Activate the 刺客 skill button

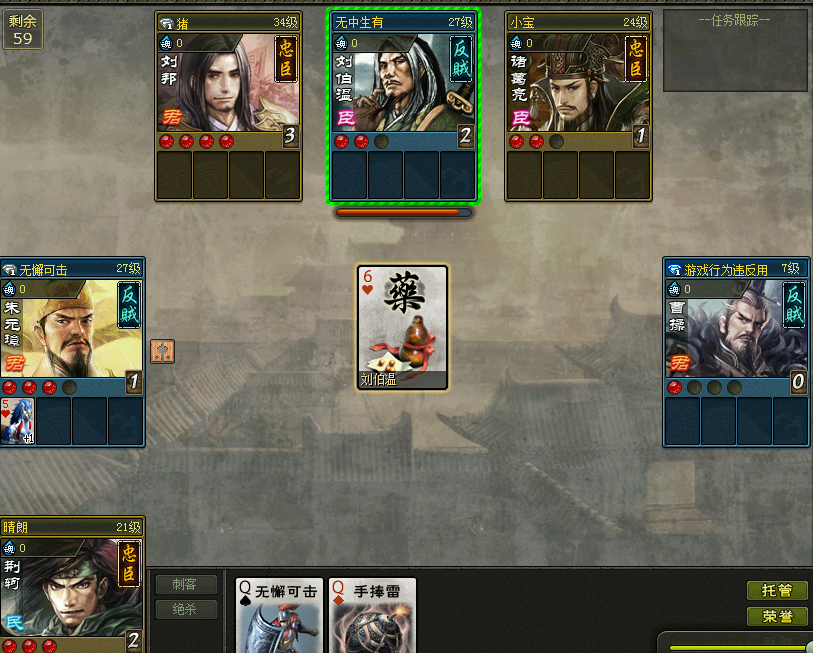pos(186,584)
